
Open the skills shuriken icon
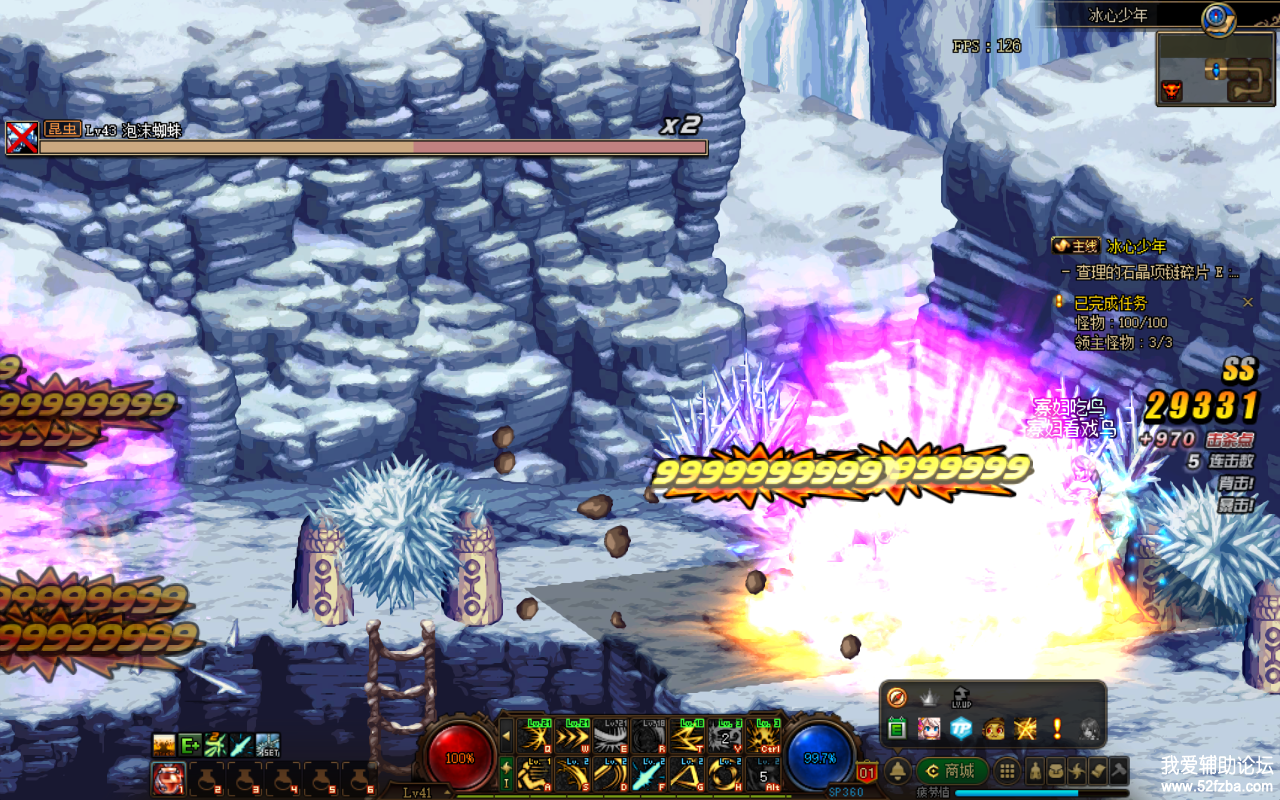[1077, 771]
